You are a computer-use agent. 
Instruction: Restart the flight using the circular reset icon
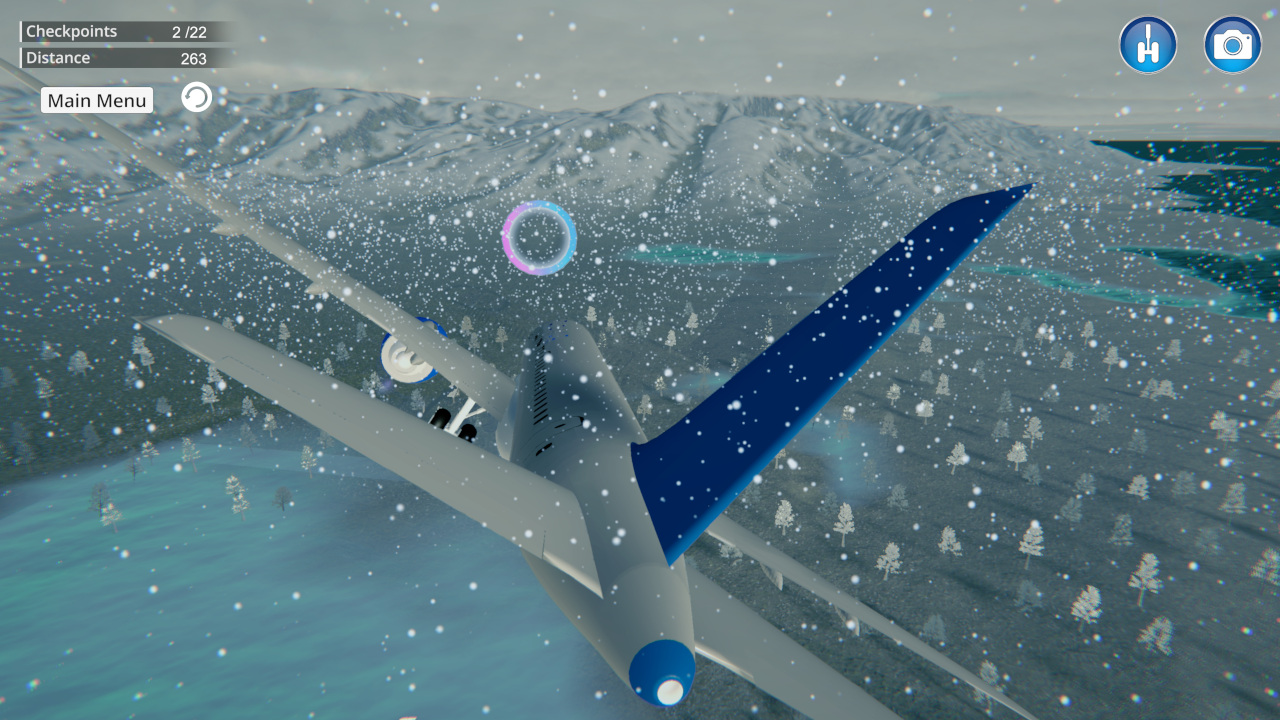(196, 96)
